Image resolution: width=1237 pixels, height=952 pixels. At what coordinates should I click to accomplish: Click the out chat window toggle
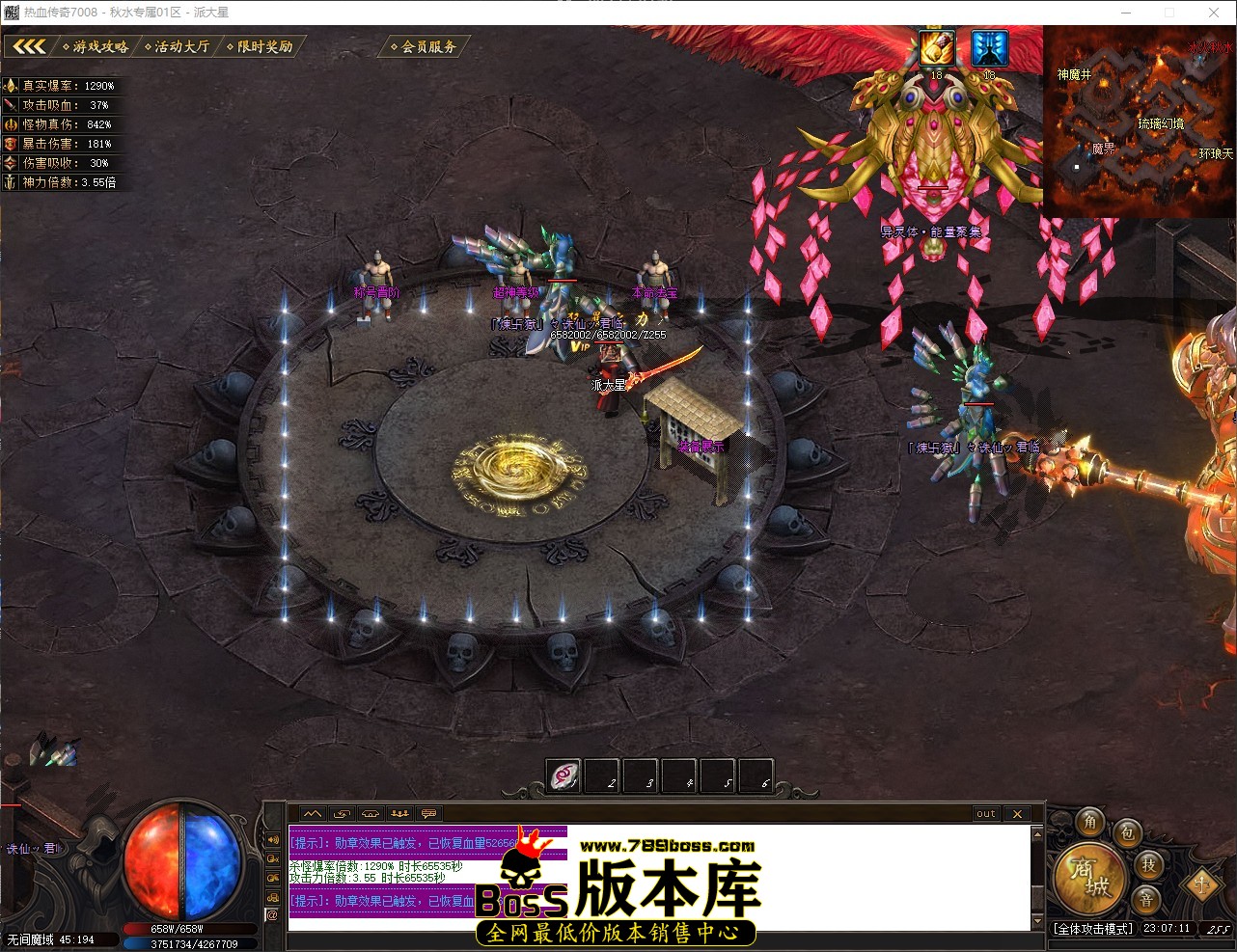(984, 813)
